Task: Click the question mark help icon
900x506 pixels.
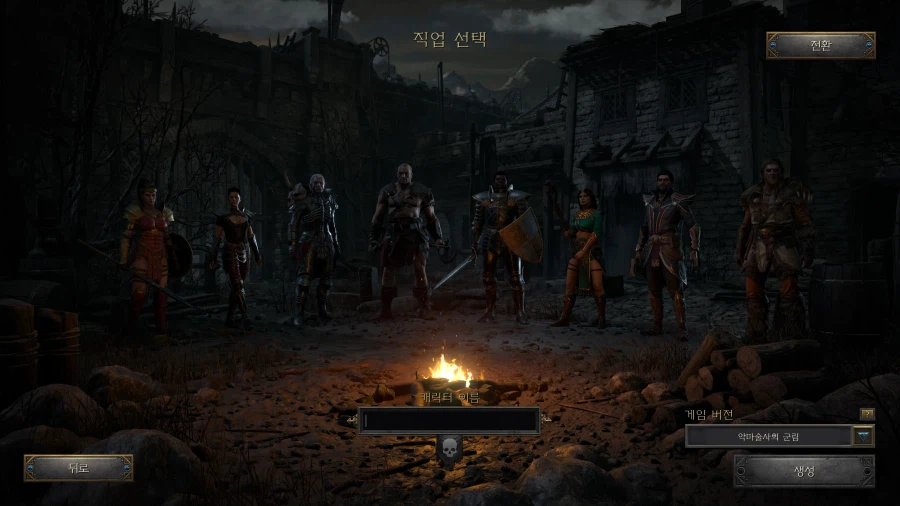Action: [x=867, y=413]
